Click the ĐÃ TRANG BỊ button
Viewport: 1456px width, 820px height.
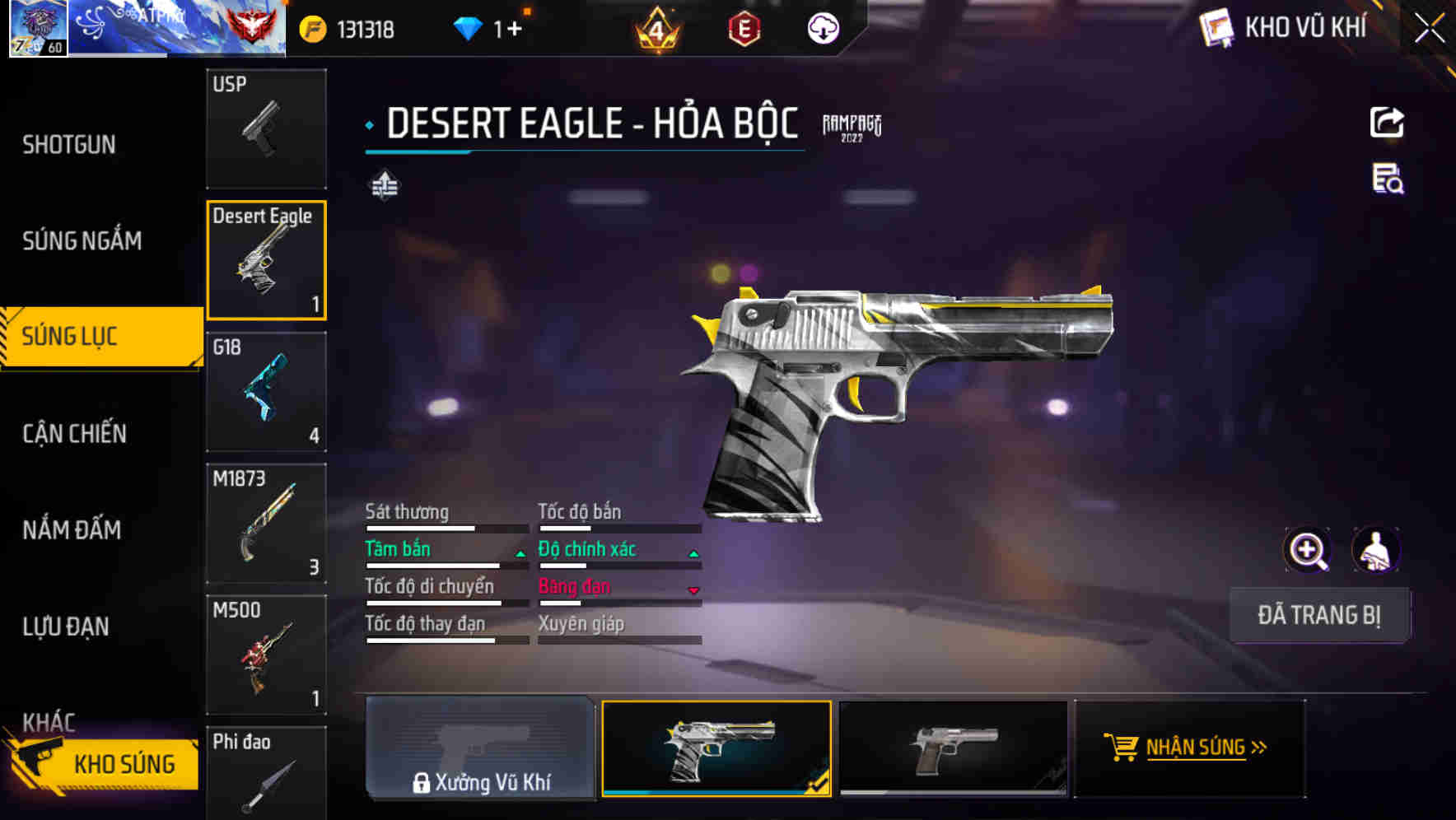tap(1318, 615)
